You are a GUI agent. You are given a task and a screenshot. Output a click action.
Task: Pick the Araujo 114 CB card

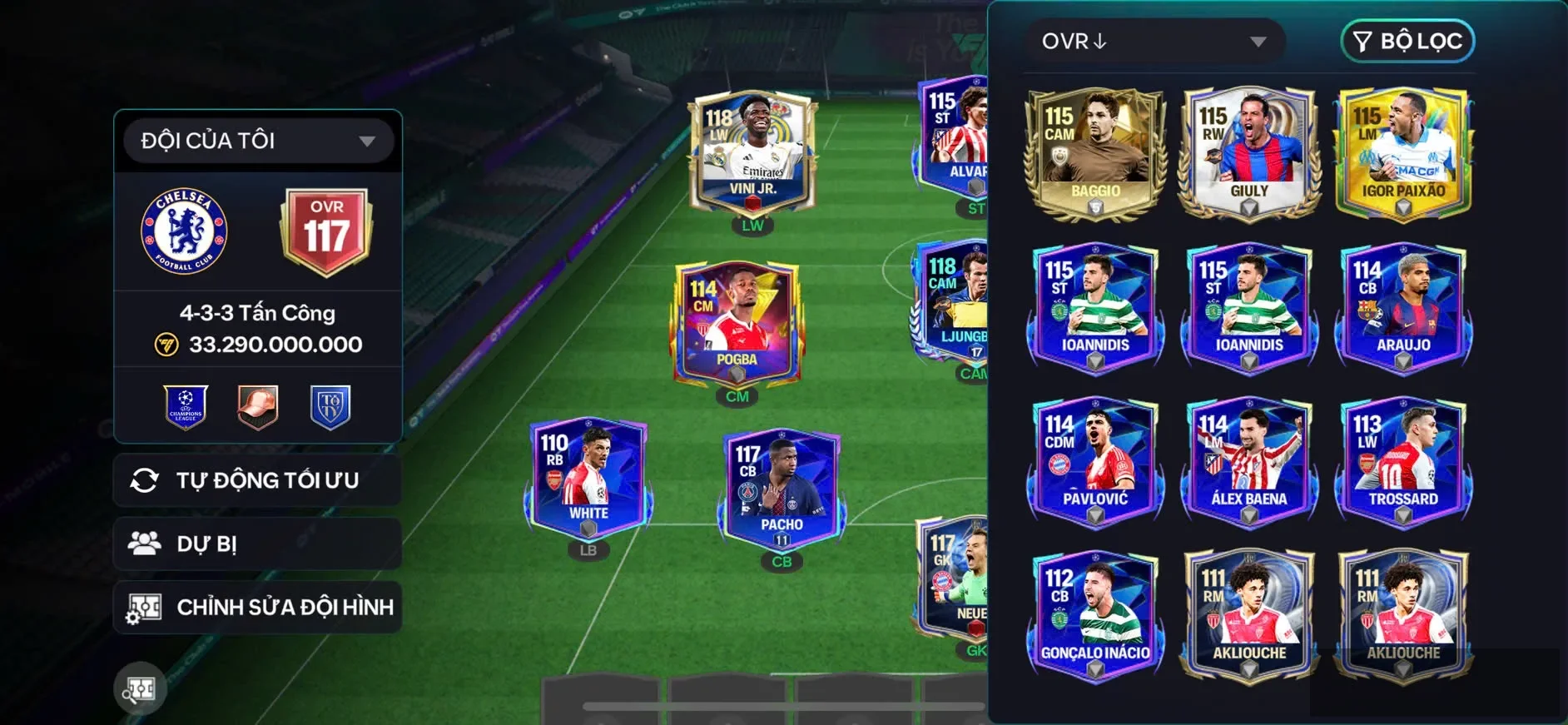pos(1403,306)
